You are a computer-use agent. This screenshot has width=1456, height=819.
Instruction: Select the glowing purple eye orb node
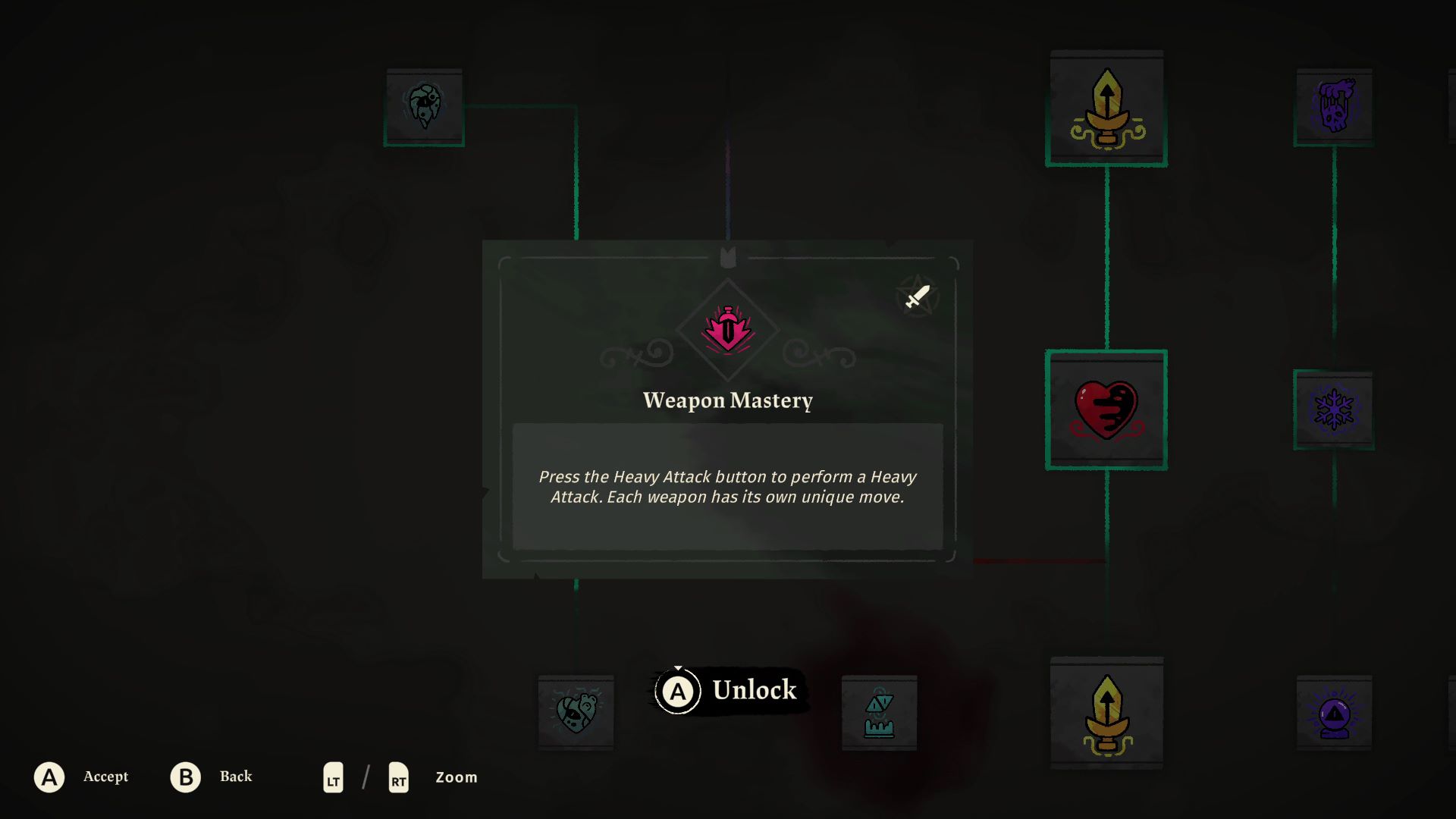[x=1333, y=713]
